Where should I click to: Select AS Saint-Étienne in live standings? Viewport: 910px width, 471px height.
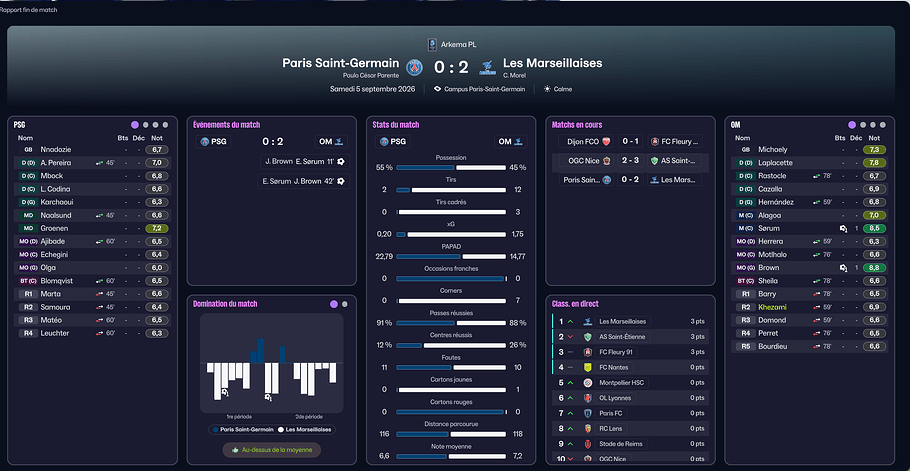point(622,337)
